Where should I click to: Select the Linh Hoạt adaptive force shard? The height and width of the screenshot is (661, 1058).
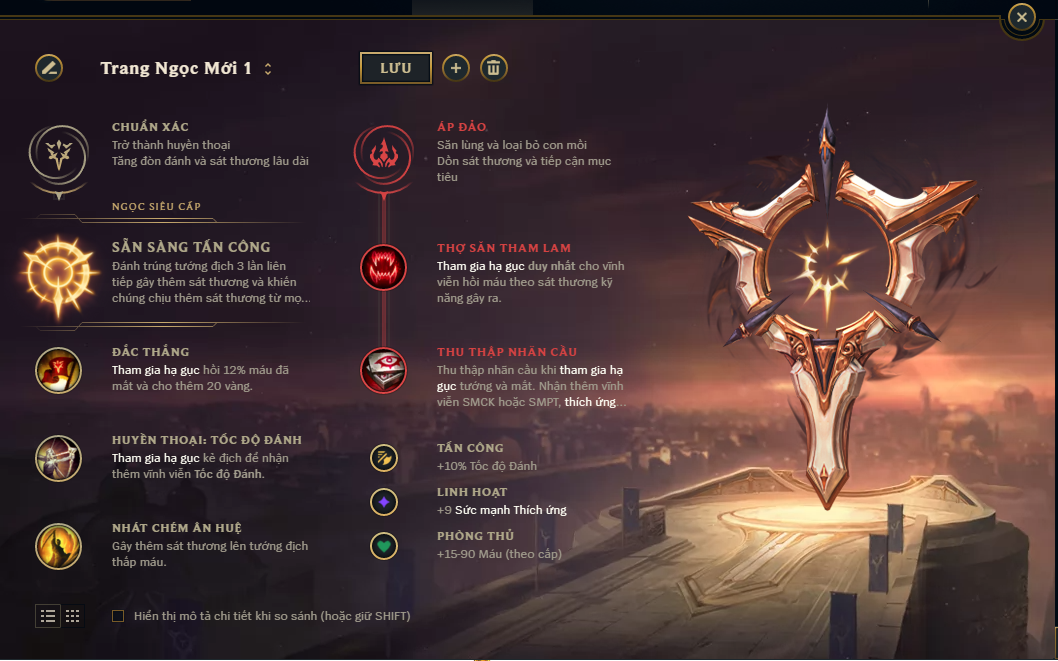click(384, 501)
